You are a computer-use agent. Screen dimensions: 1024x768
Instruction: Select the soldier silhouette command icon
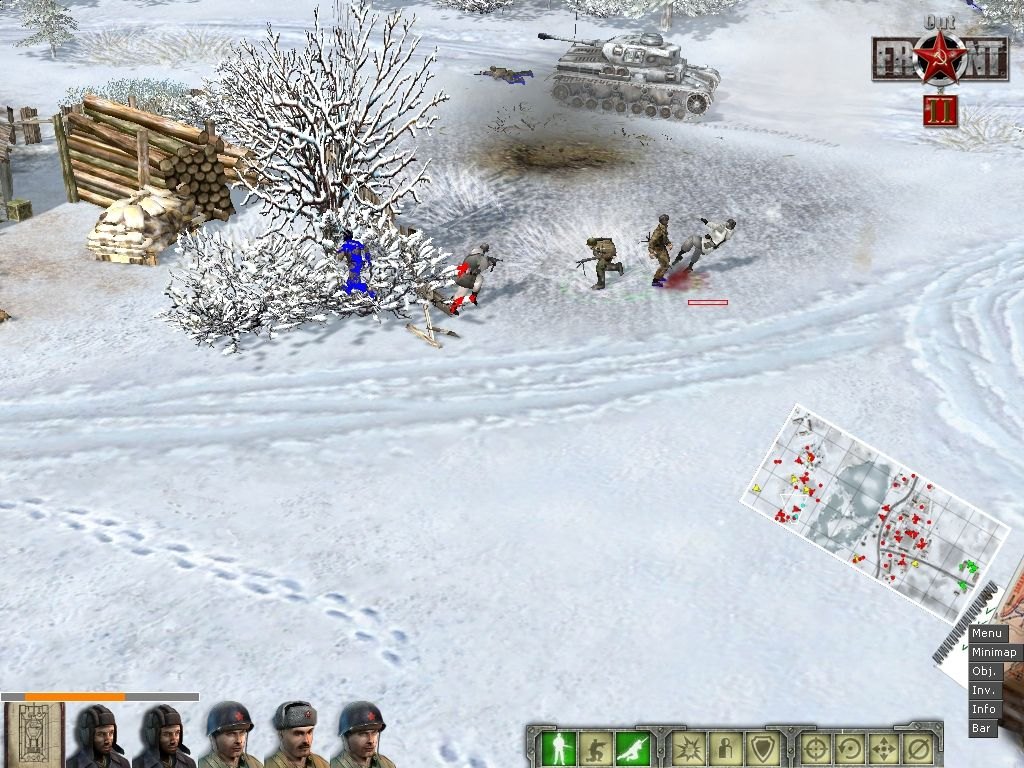tap(725, 747)
